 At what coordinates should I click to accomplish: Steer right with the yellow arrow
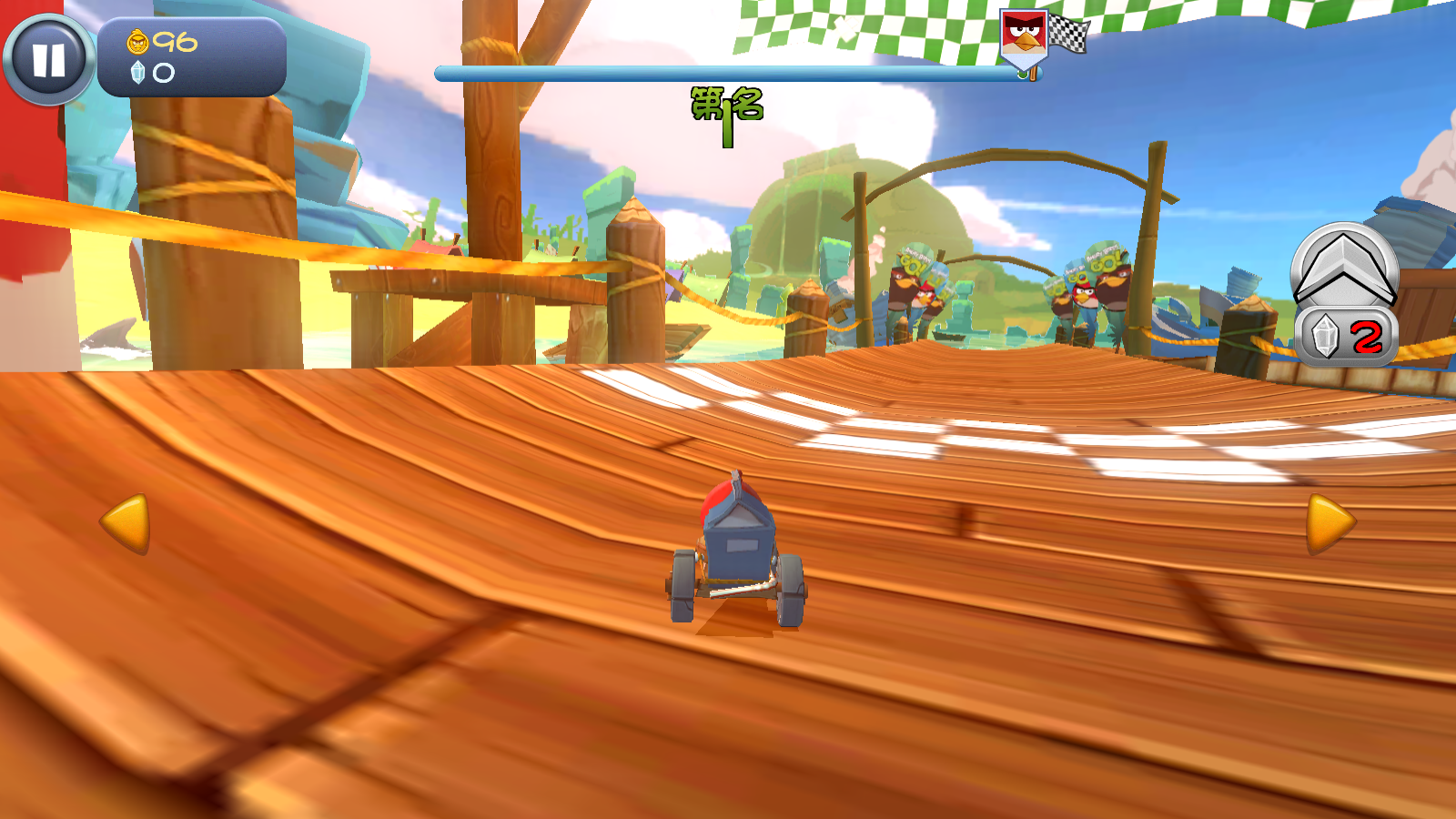coord(1330,523)
